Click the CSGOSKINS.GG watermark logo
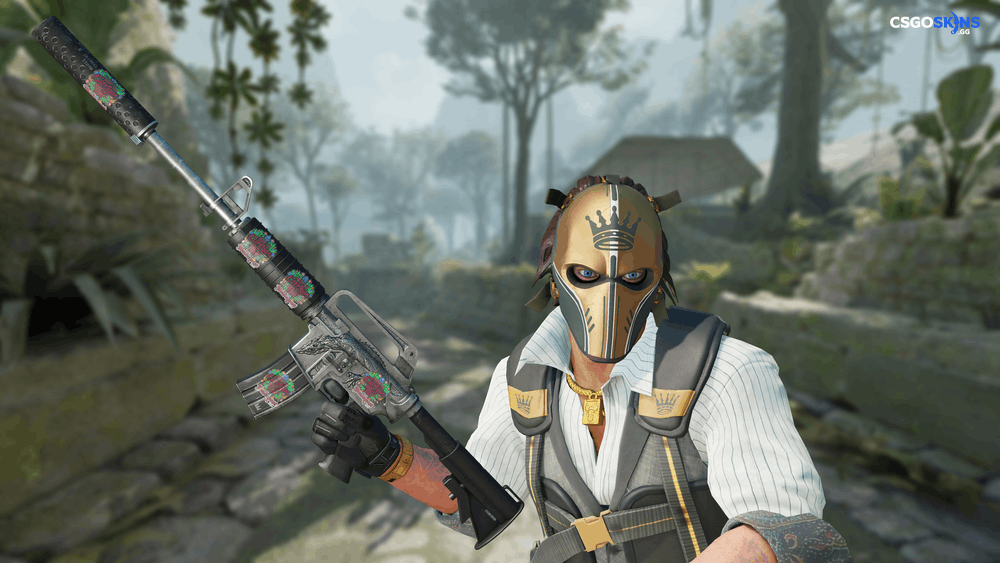The width and height of the screenshot is (1000, 563). pos(936,23)
